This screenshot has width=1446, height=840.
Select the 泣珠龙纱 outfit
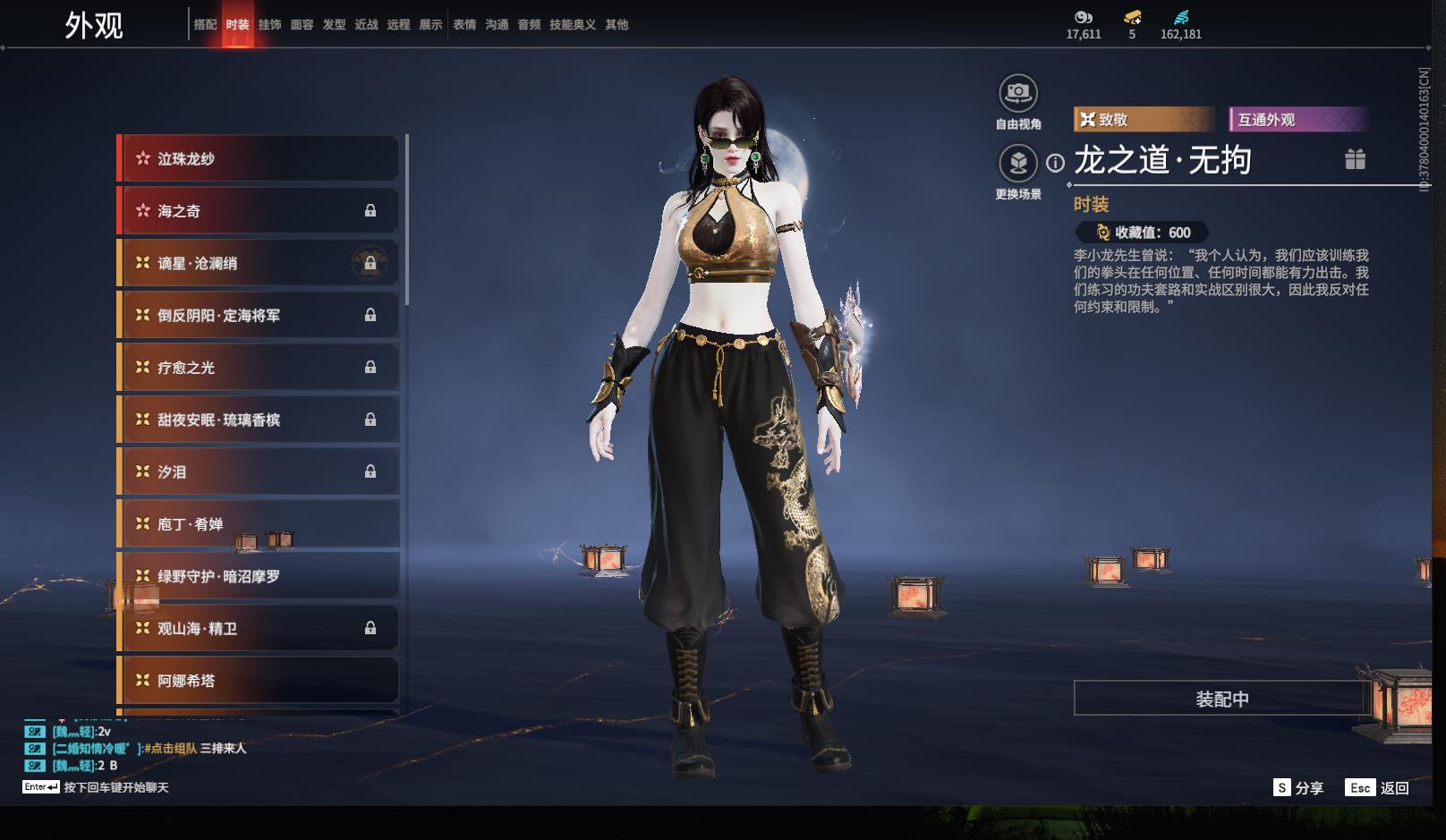pyautogui.click(x=259, y=158)
